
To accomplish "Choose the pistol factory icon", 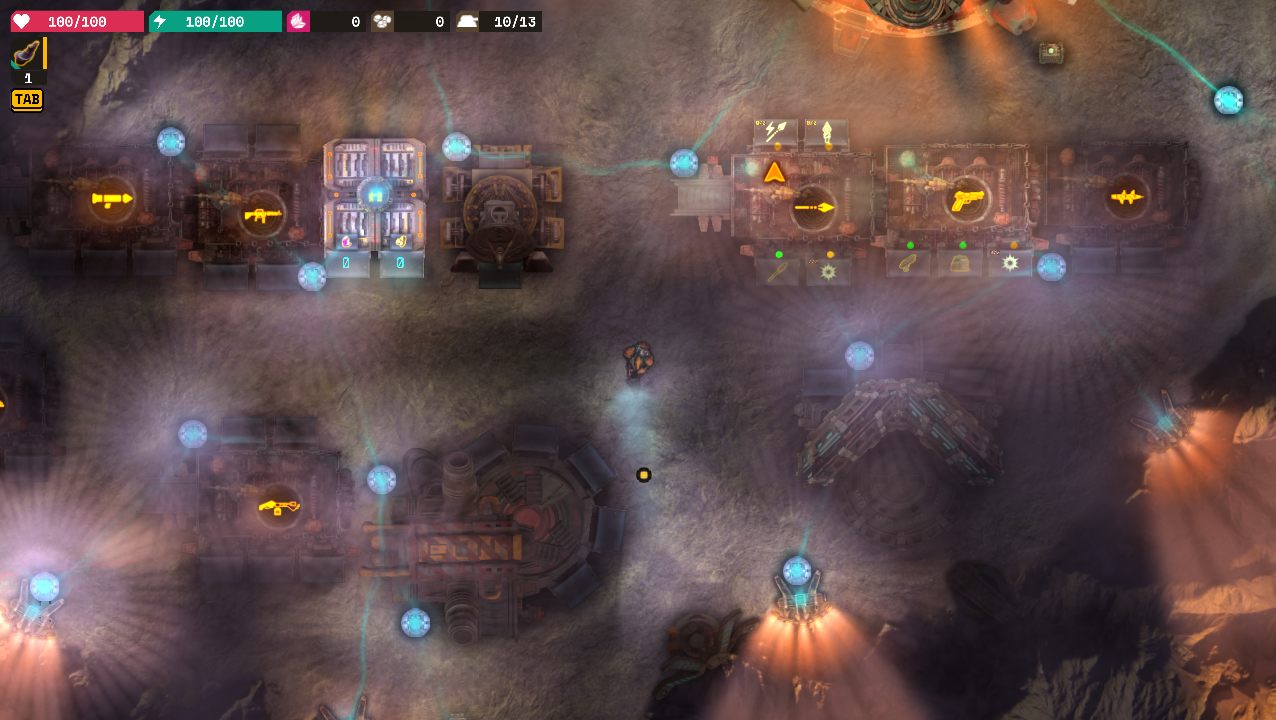I will (967, 199).
